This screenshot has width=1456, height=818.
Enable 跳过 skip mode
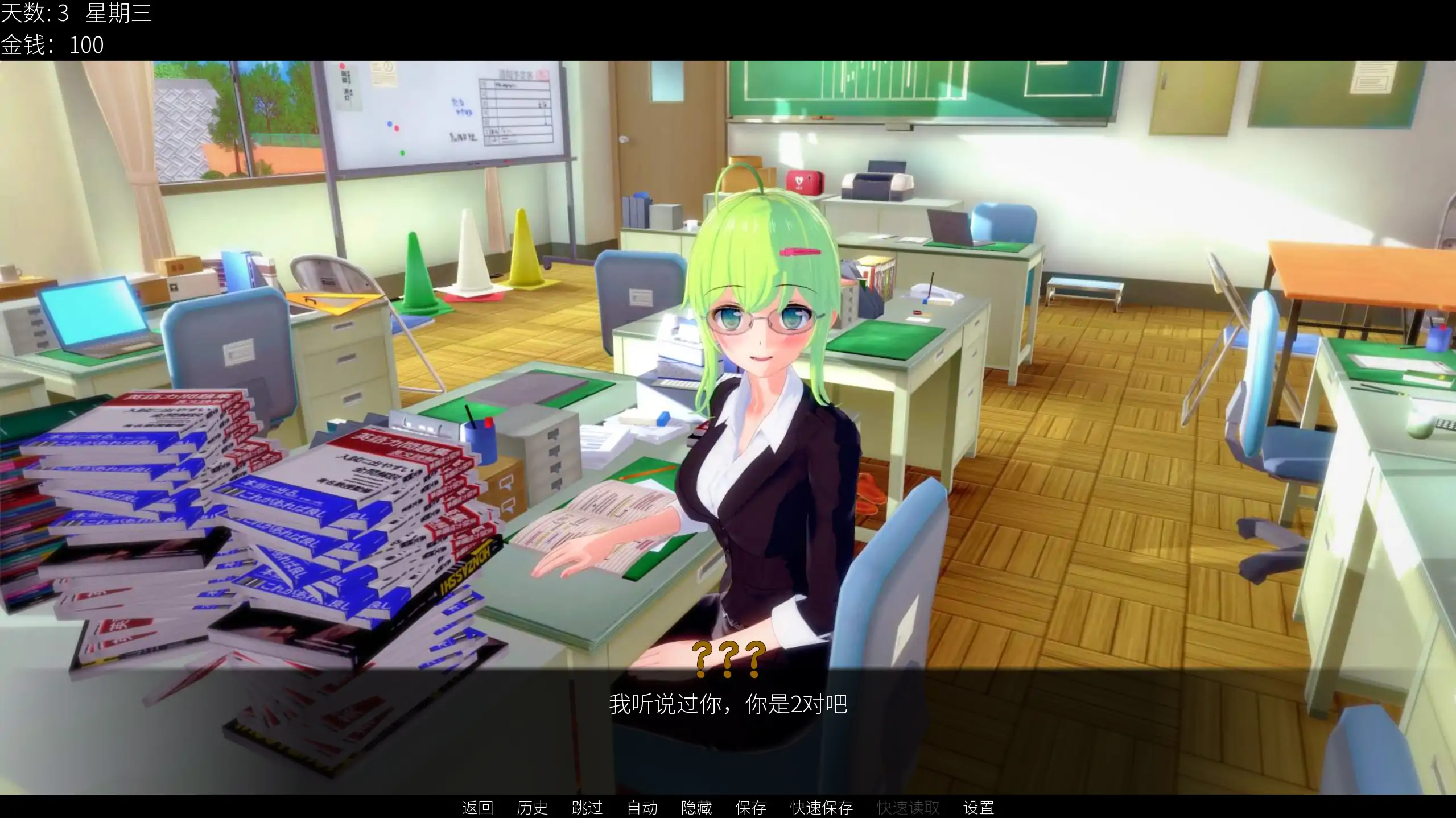pyautogui.click(x=586, y=808)
